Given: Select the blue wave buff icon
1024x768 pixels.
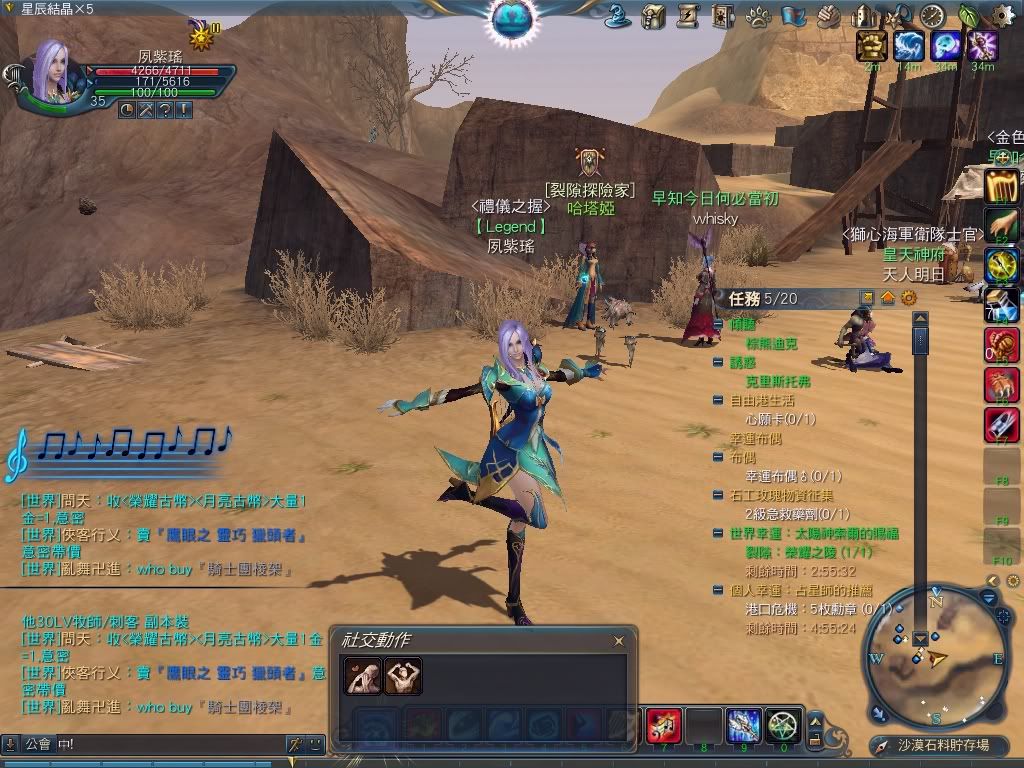Looking at the screenshot, I should [x=908, y=46].
